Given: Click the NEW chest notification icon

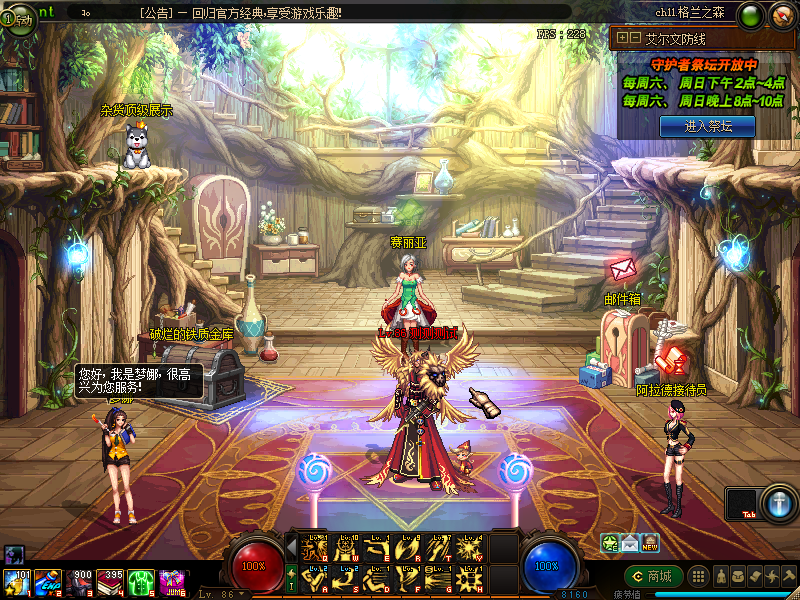Looking at the screenshot, I should [x=650, y=544].
